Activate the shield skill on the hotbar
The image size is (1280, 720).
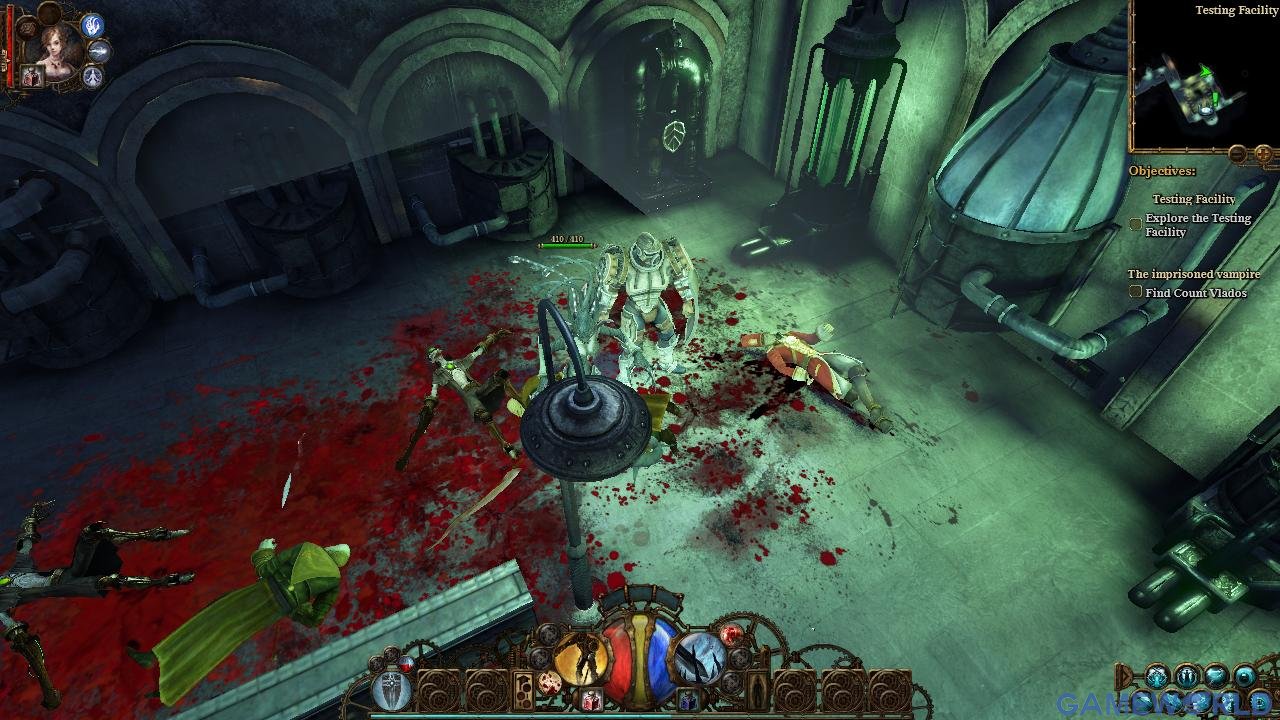[x=390, y=691]
